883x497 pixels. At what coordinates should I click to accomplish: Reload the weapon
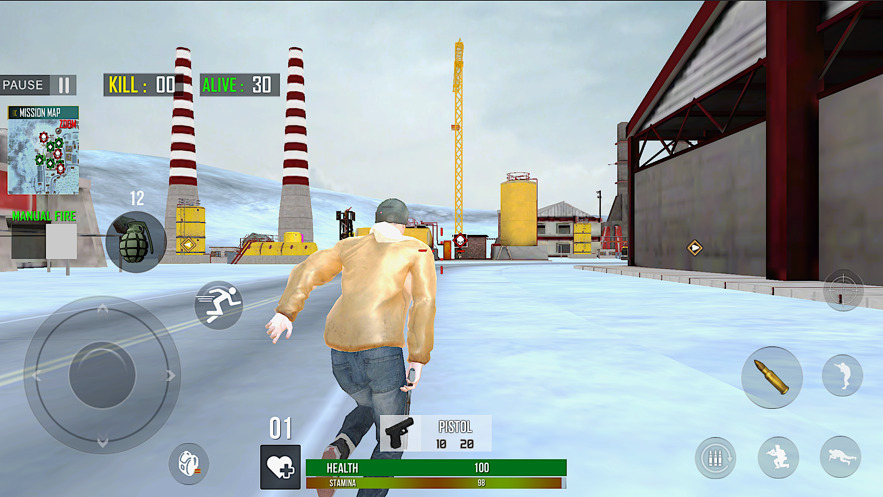coord(715,458)
